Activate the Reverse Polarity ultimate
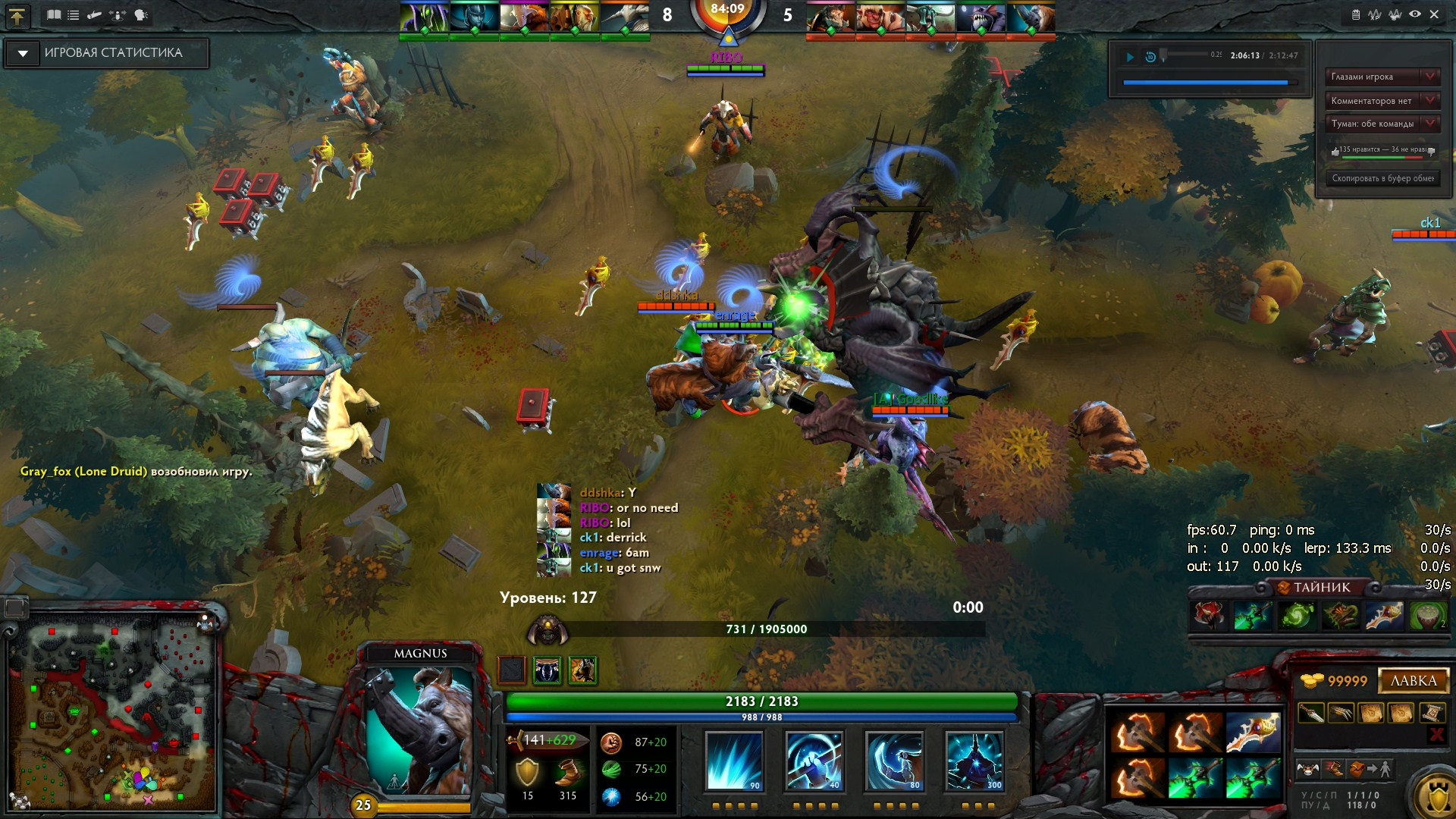The width and height of the screenshot is (1456, 819). pyautogui.click(x=974, y=761)
